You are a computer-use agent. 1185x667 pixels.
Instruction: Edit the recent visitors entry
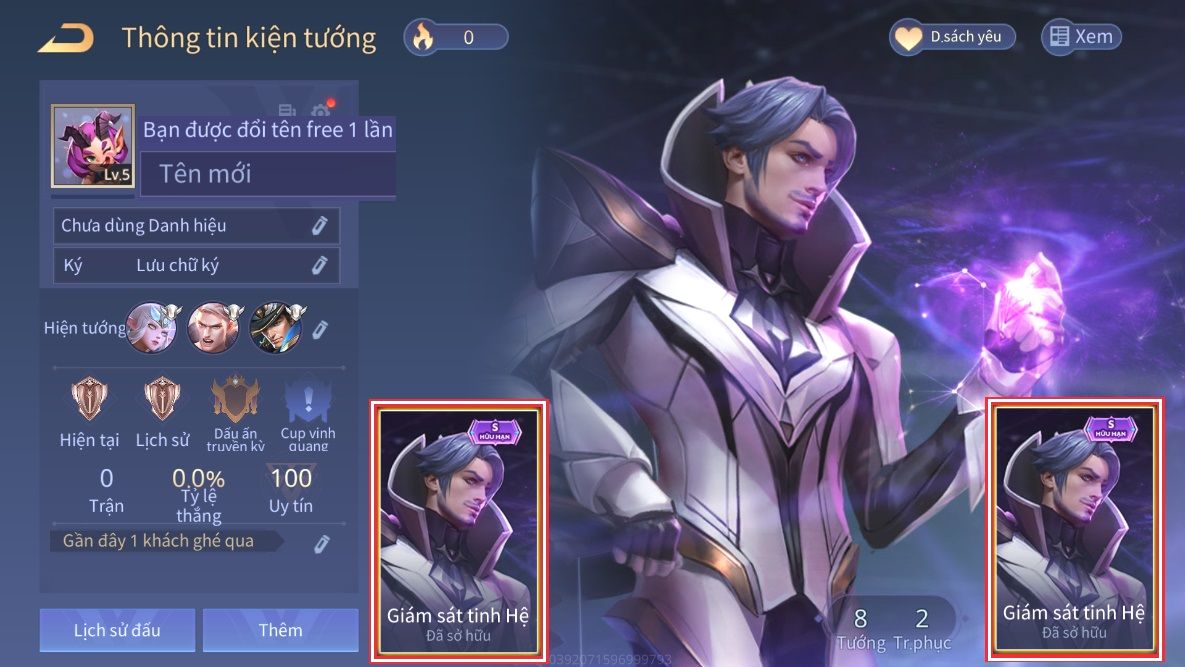(322, 543)
